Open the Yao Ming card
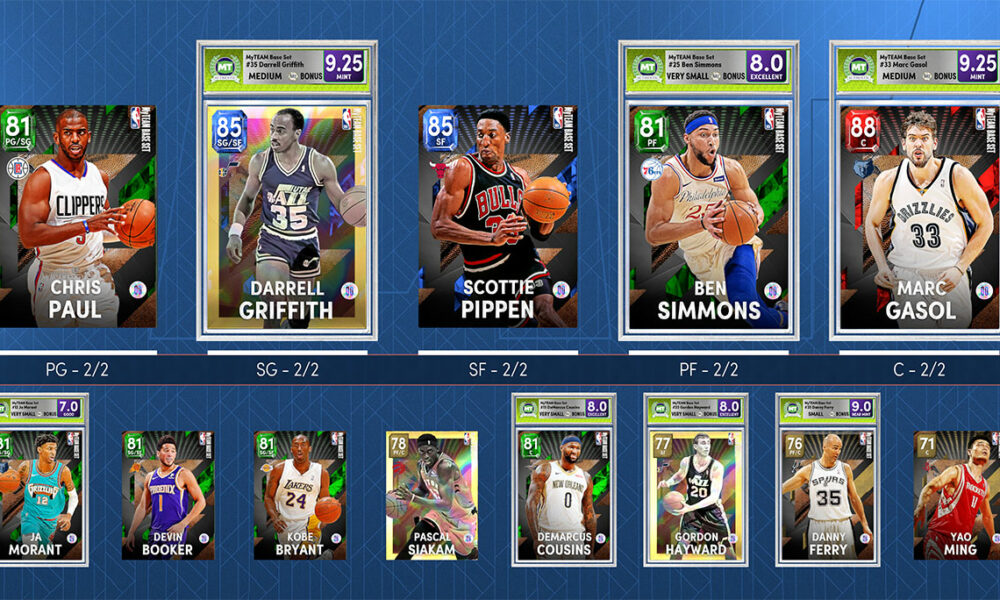This screenshot has width=1000, height=600. click(x=957, y=495)
